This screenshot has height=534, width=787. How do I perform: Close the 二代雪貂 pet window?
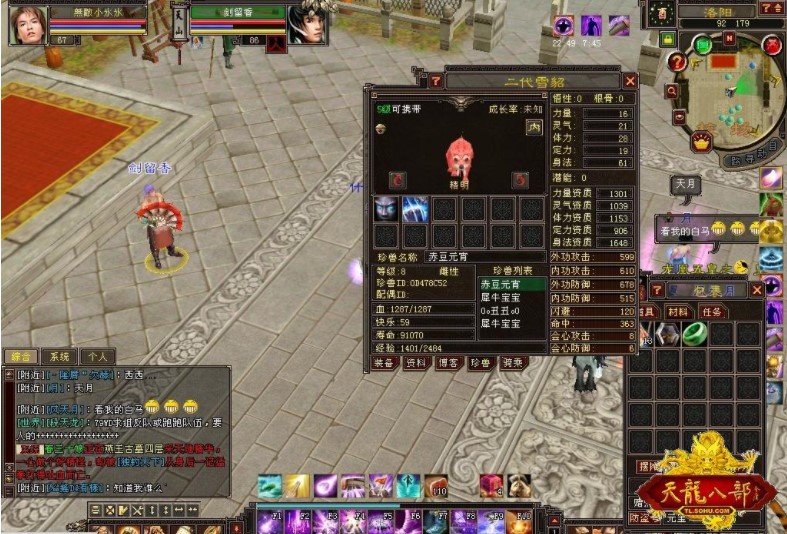pyautogui.click(x=630, y=80)
